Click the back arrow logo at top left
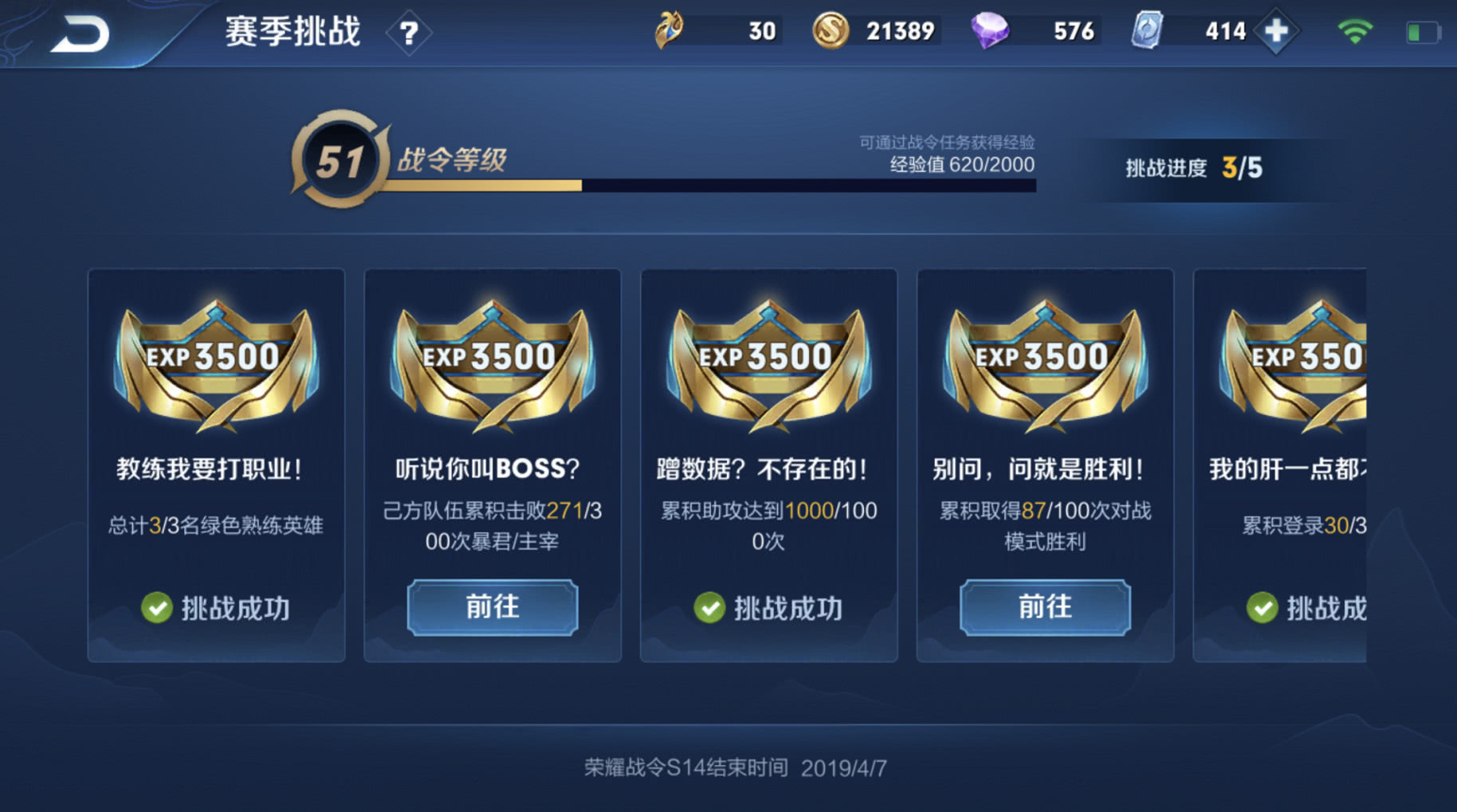Image resolution: width=1457 pixels, height=812 pixels. pos(85,33)
